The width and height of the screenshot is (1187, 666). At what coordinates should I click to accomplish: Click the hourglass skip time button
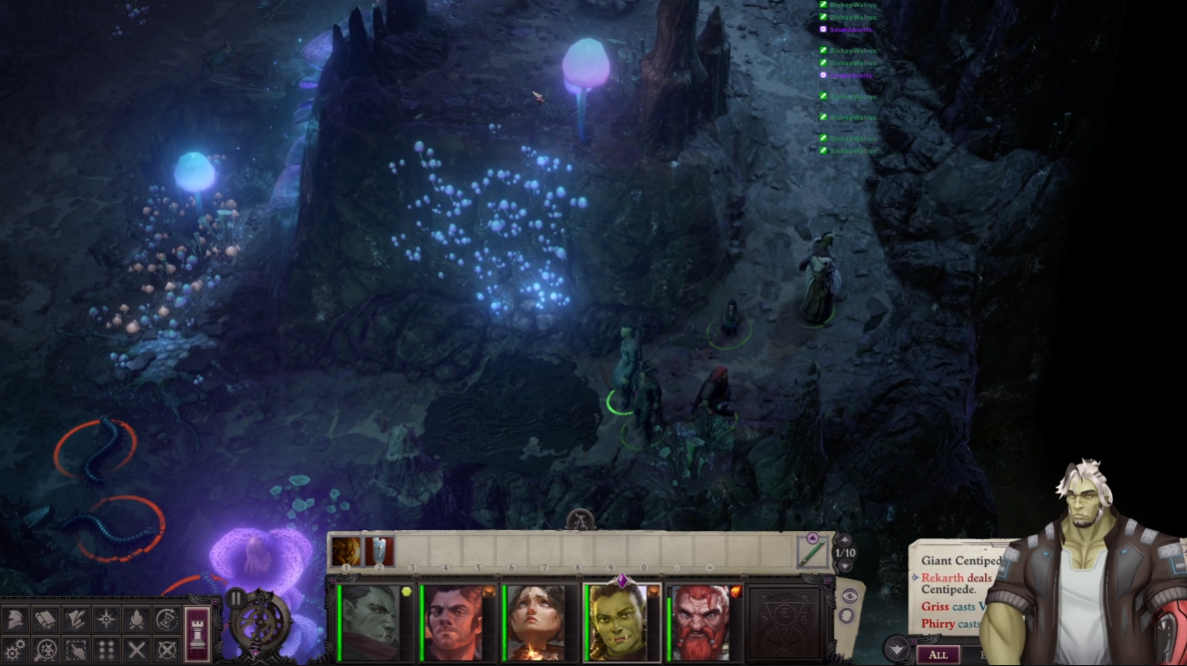click(x=167, y=620)
